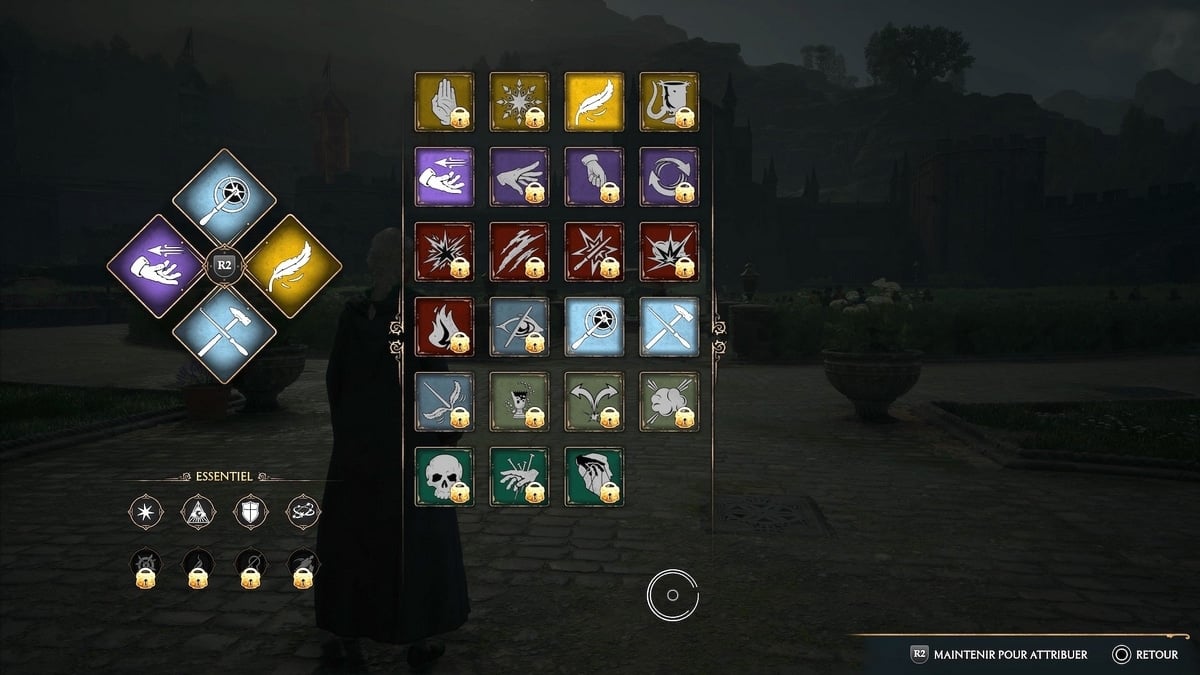The width and height of the screenshot is (1200, 675).
Task: Choose the Reparo slot in the equipped diamond
Action: [x=224, y=334]
